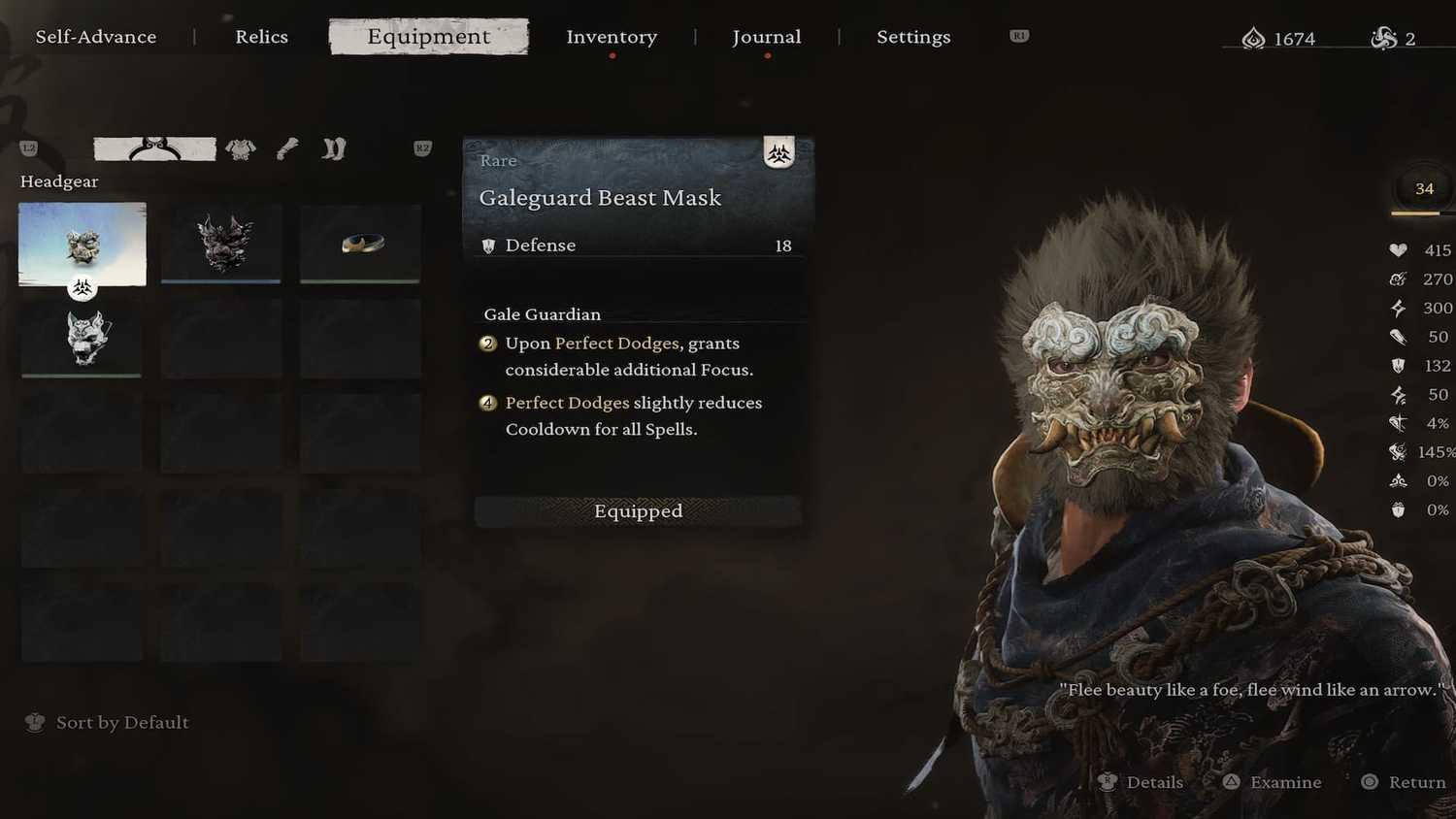This screenshot has height=819, width=1456.
Task: Select the headgear category icon
Action: click(x=154, y=148)
